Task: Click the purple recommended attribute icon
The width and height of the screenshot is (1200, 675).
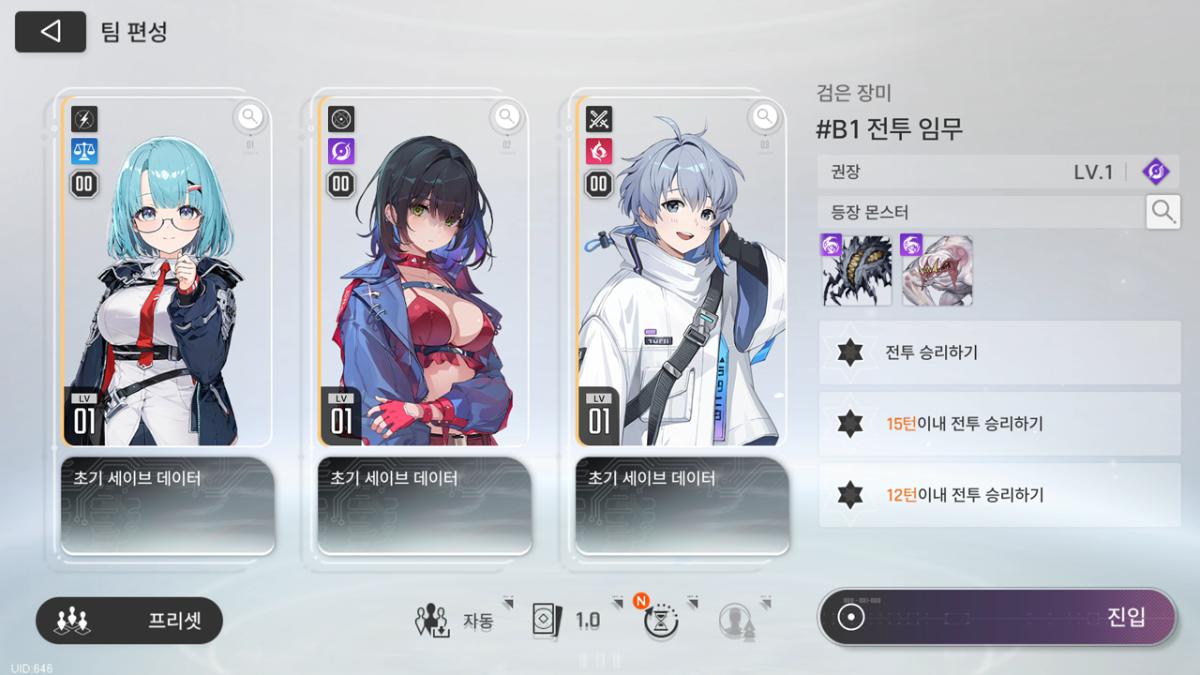Action: pos(1156,172)
